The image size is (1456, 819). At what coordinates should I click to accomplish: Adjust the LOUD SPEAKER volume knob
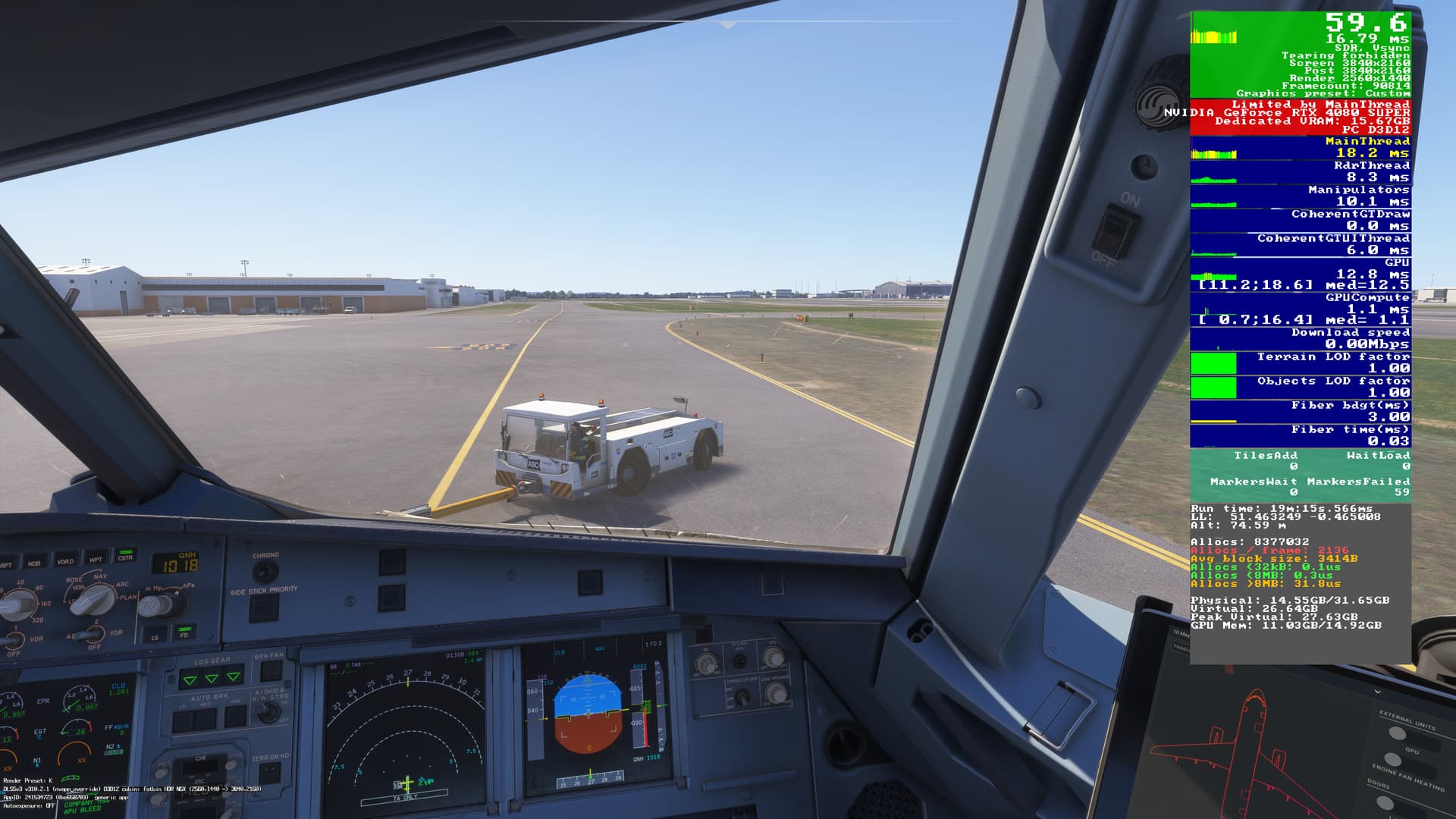pos(777,693)
